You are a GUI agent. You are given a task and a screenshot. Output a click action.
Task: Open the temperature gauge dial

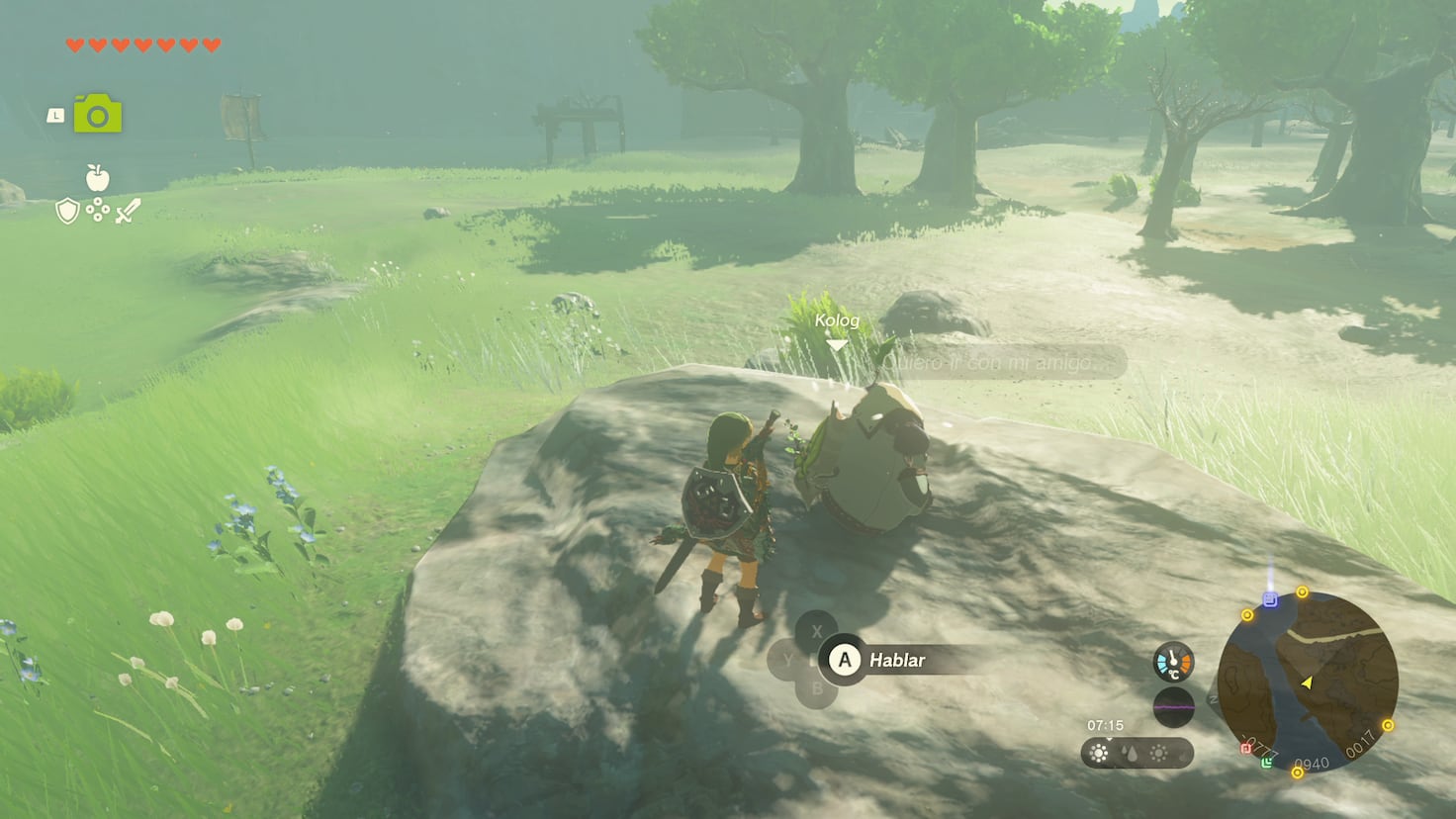1173,662
